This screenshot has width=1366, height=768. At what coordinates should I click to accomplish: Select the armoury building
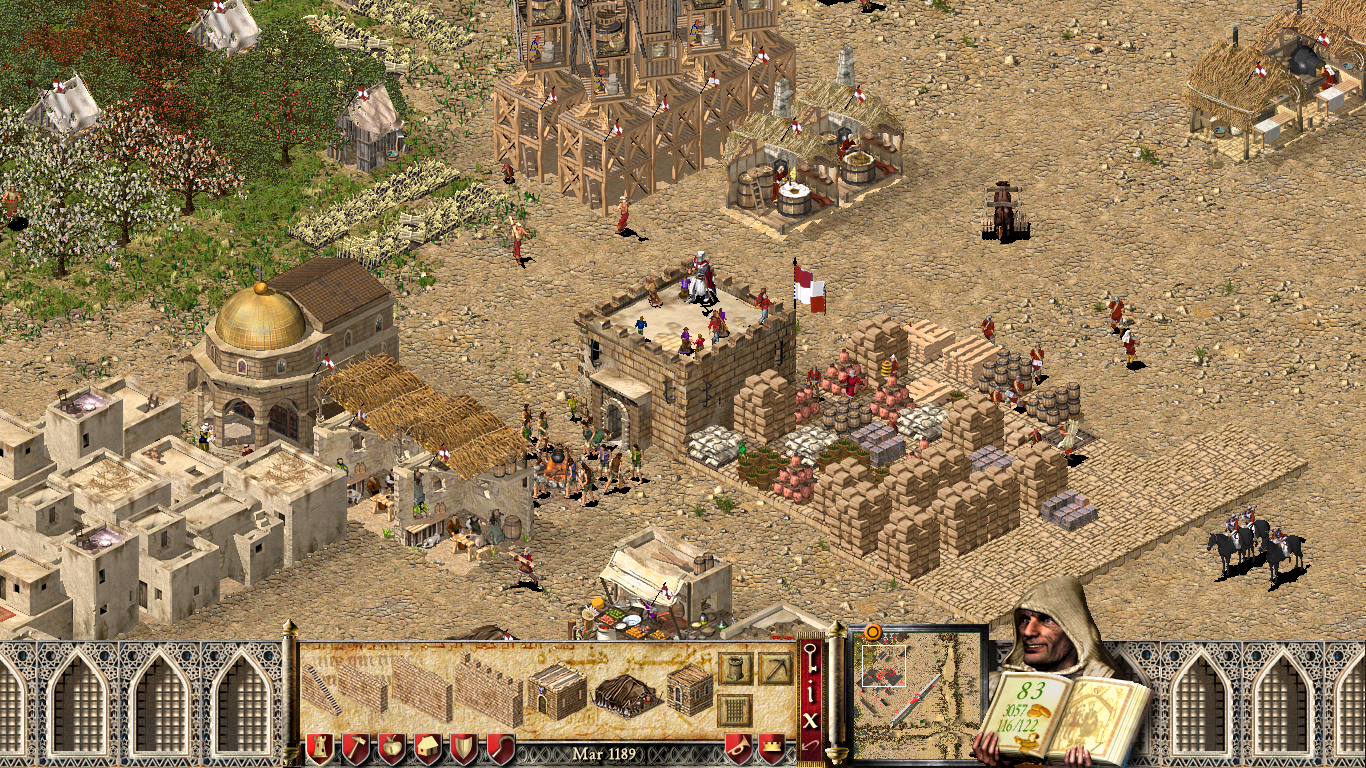(689, 691)
